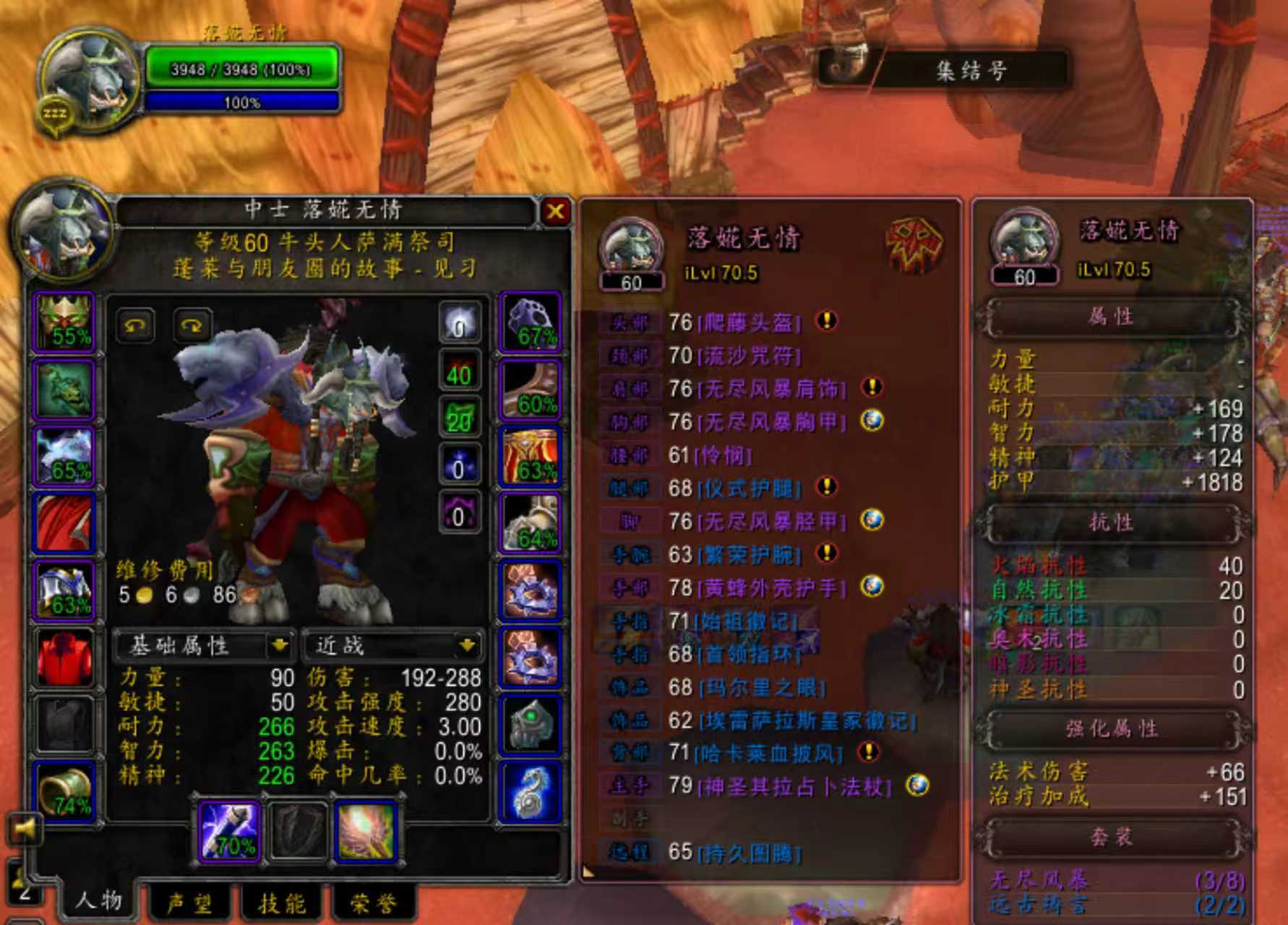
Task: Select the main-hand staff weapon slot
Action: click(x=228, y=831)
